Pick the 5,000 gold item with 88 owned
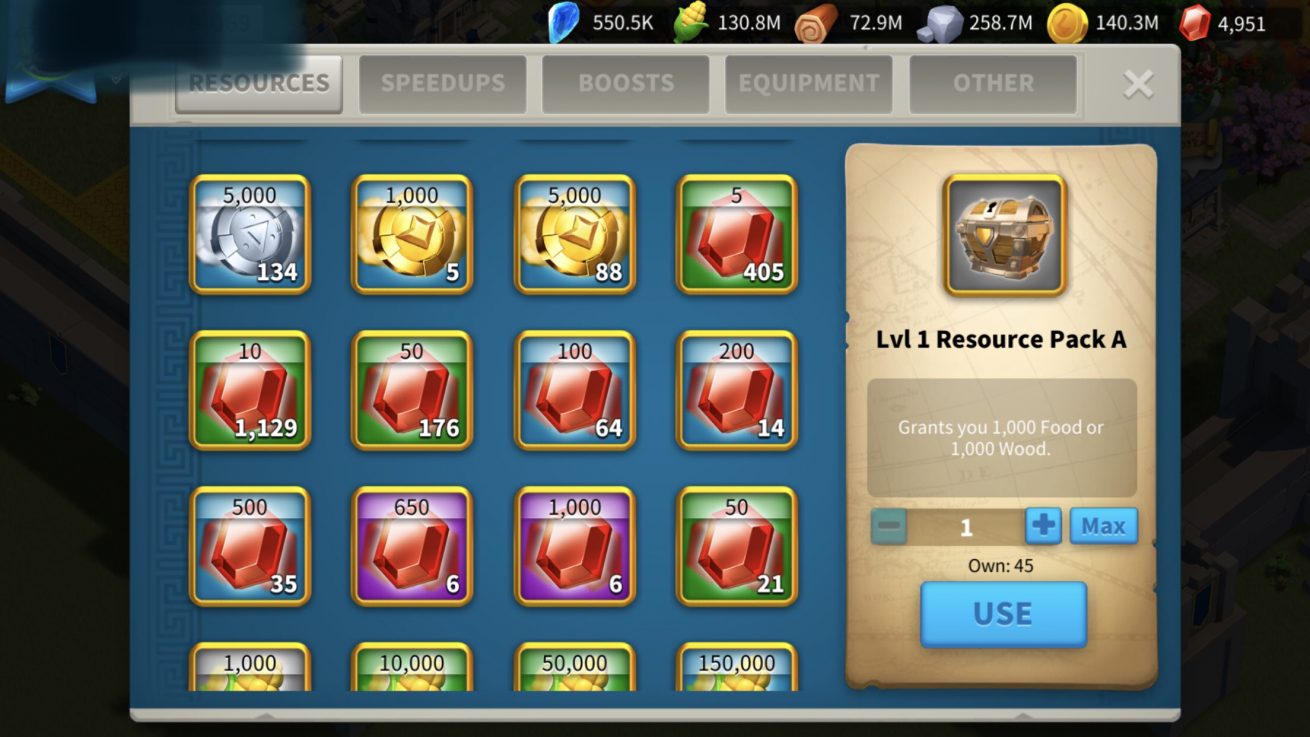The height and width of the screenshot is (737, 1310). pos(575,234)
